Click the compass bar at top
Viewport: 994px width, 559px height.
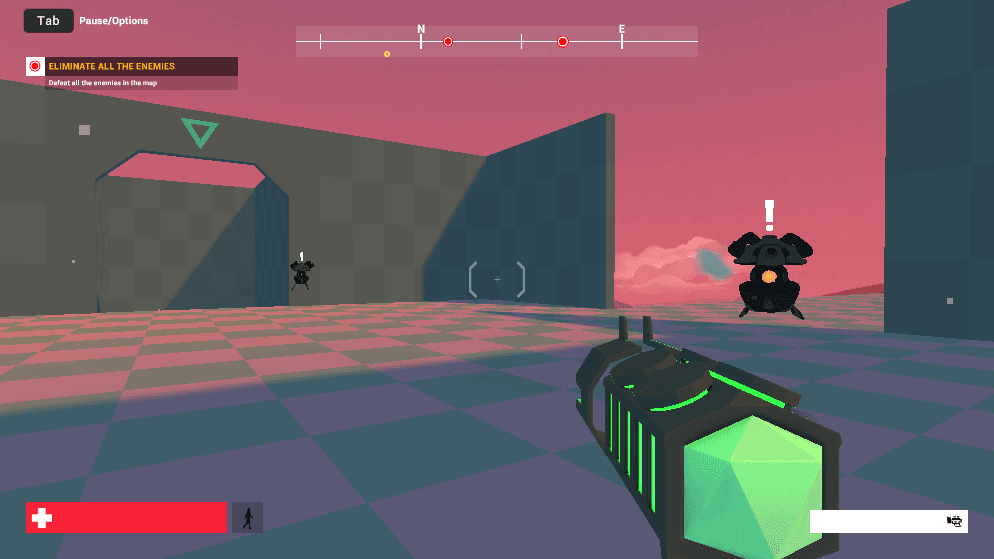click(496, 41)
